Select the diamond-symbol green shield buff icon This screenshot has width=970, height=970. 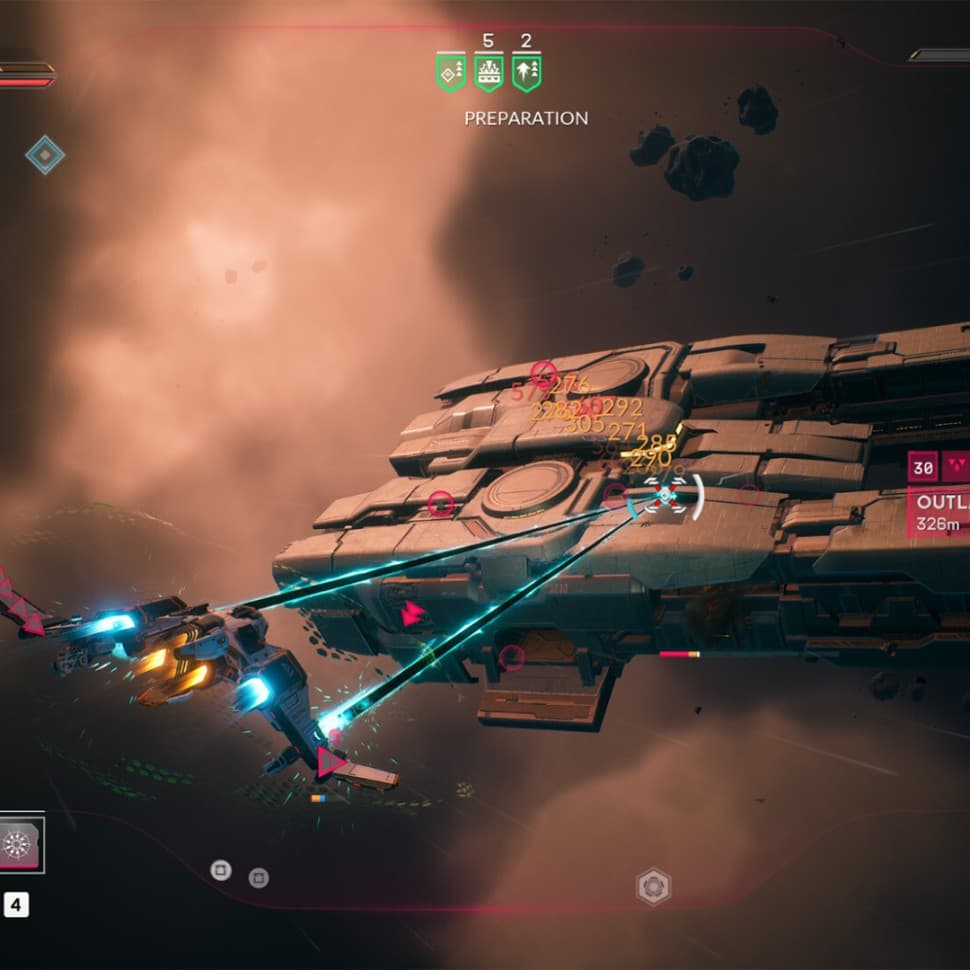click(x=451, y=72)
